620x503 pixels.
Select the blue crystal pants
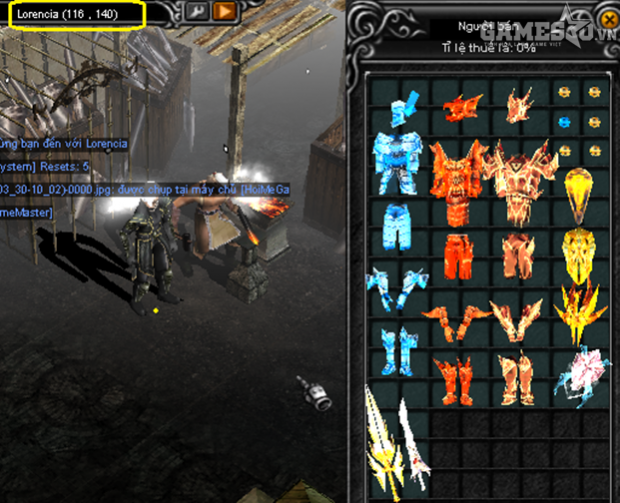tap(400, 227)
